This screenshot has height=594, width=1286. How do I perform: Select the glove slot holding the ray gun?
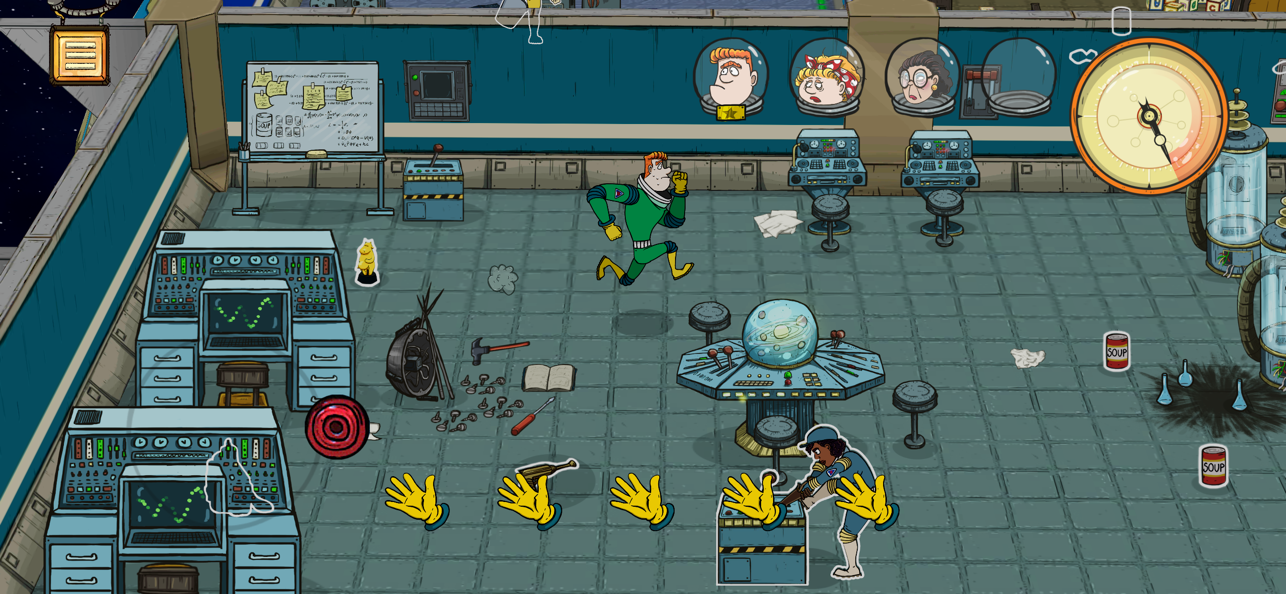[x=531, y=494]
